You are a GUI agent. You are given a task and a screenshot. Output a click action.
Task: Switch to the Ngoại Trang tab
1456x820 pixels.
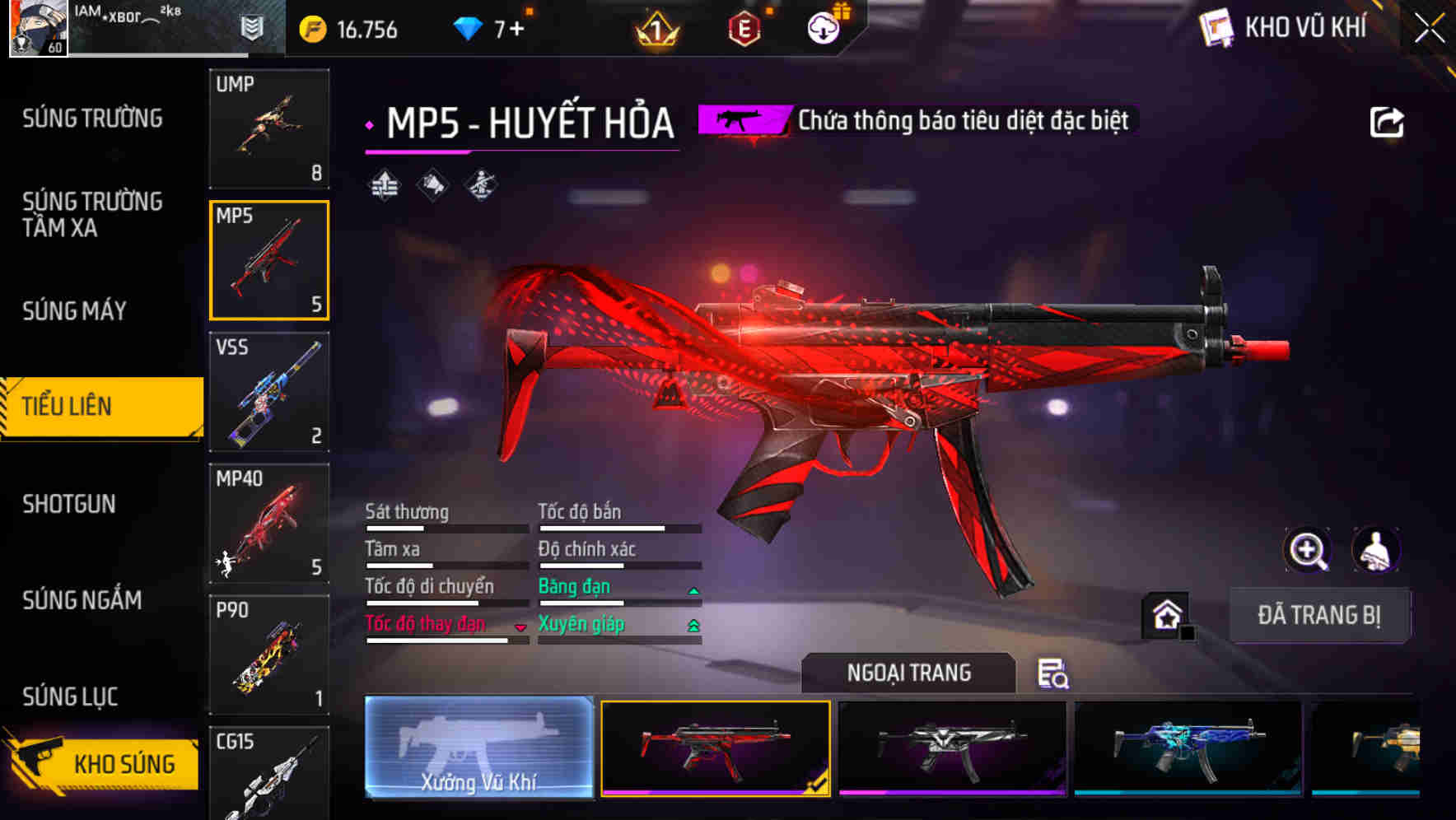[x=909, y=673]
